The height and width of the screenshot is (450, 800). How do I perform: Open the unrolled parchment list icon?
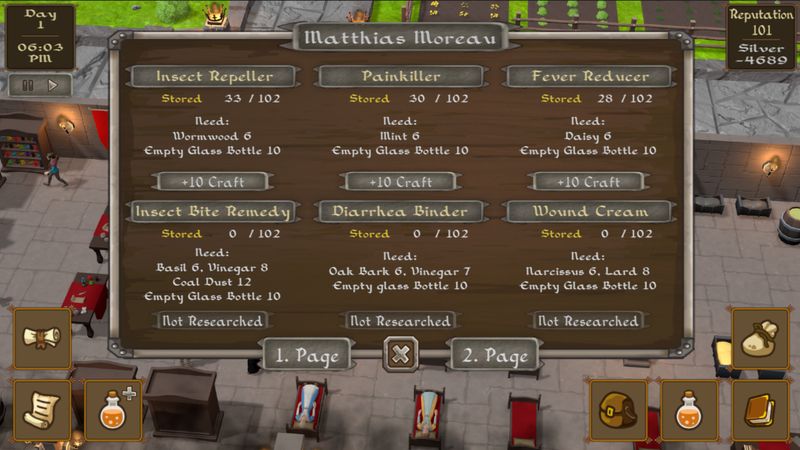coord(42,410)
